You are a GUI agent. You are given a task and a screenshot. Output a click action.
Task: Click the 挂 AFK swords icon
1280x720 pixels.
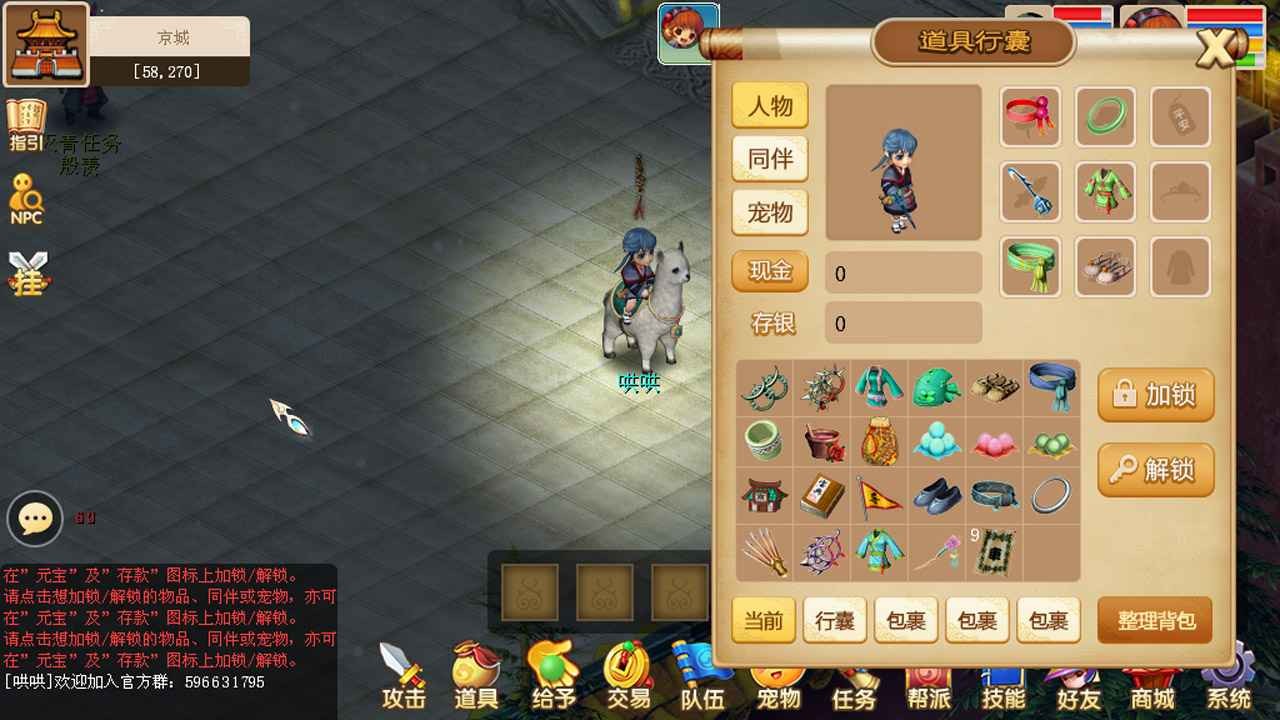pyautogui.click(x=28, y=265)
